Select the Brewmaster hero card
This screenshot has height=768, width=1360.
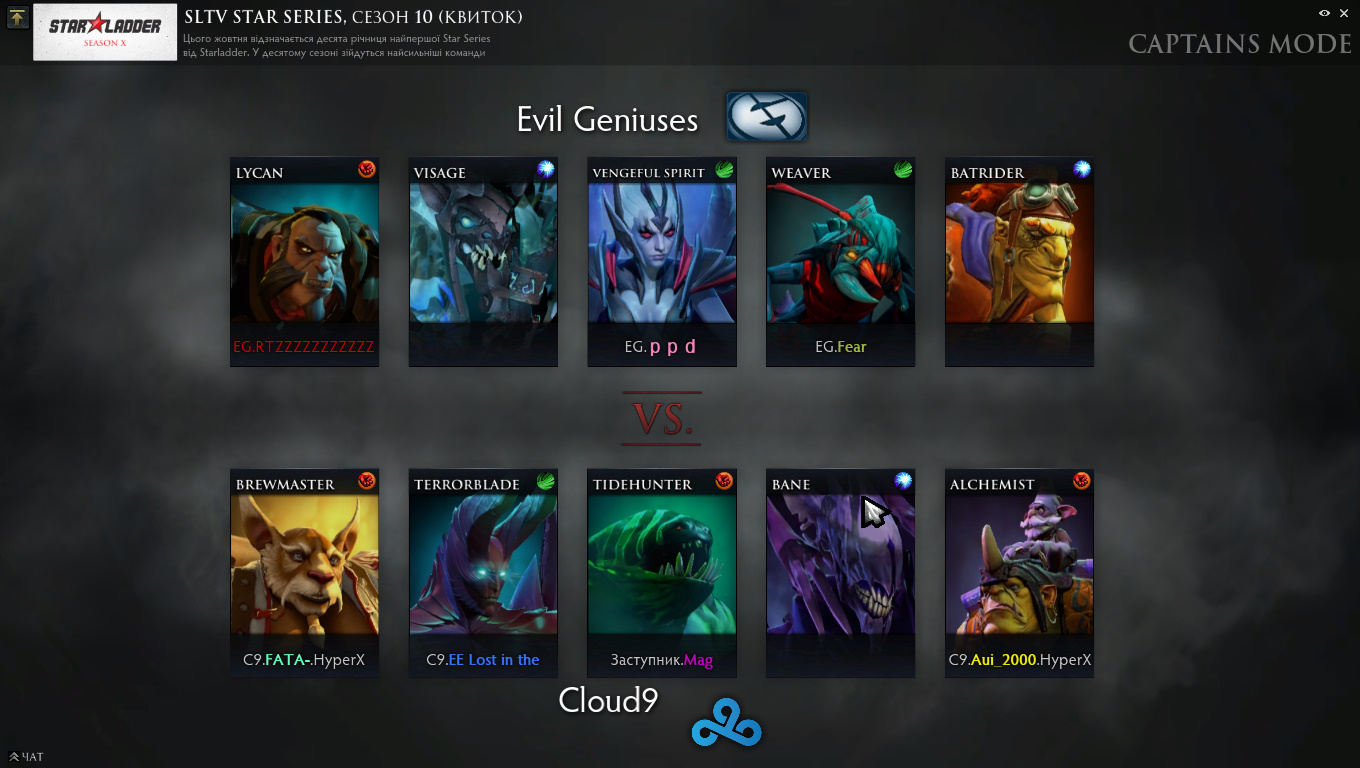pos(304,573)
